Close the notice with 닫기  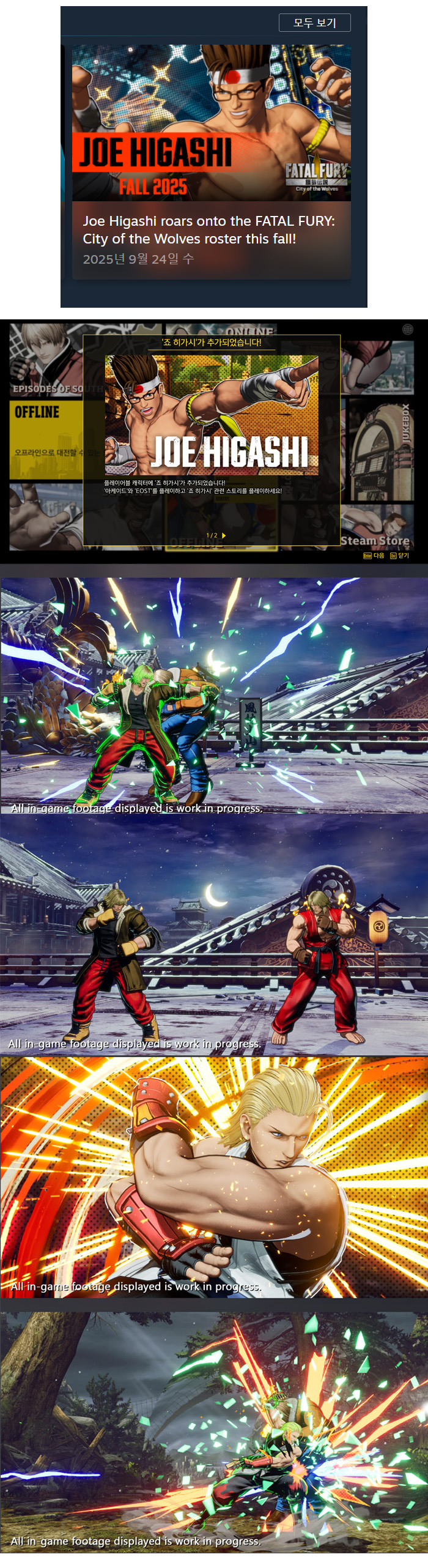[x=400, y=555]
